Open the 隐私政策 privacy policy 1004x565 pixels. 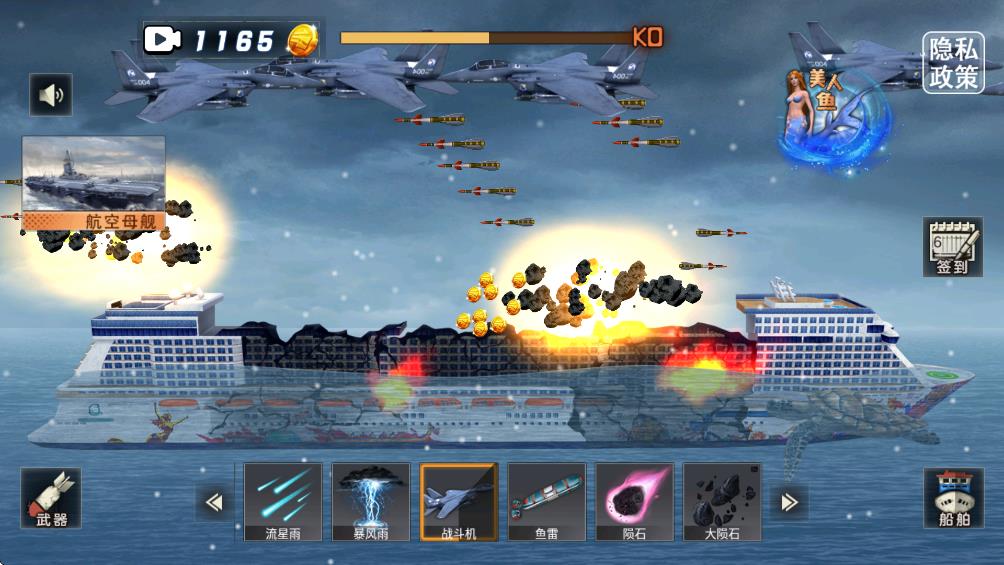click(x=953, y=63)
